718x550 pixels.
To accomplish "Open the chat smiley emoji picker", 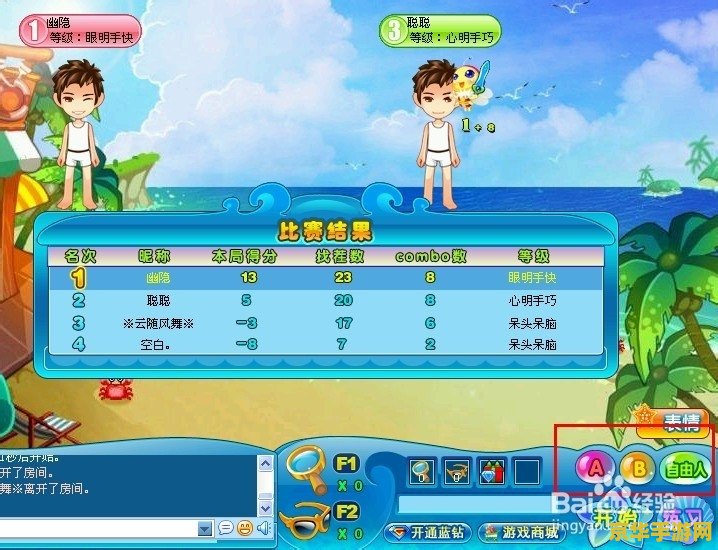I will (244, 528).
